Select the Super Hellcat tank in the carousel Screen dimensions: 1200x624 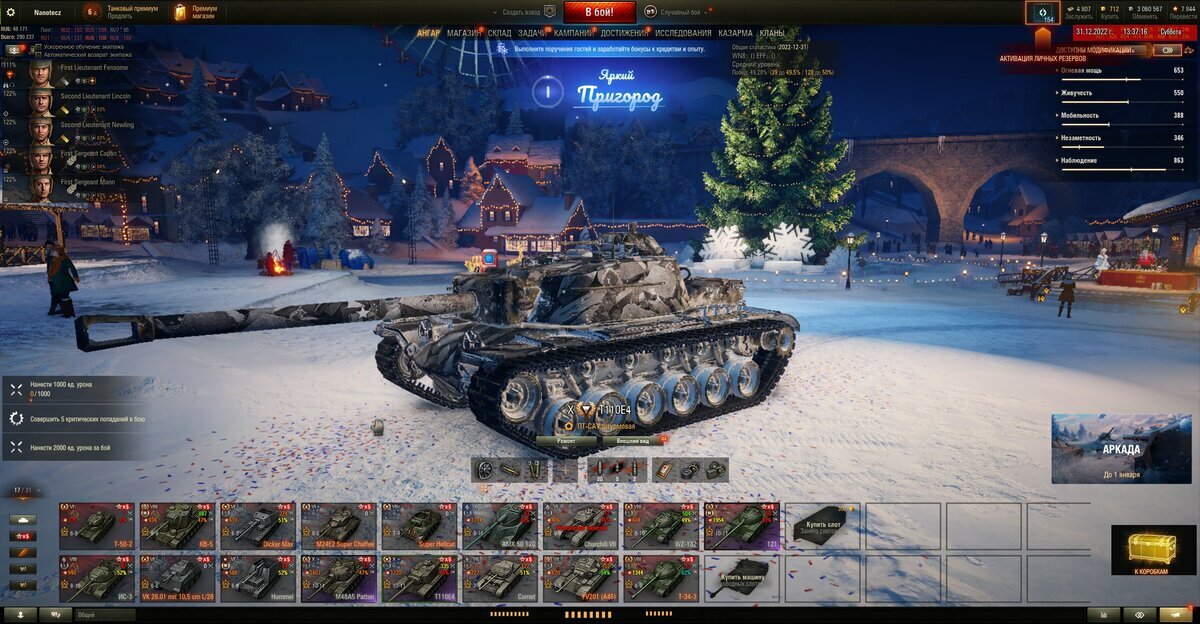click(418, 526)
